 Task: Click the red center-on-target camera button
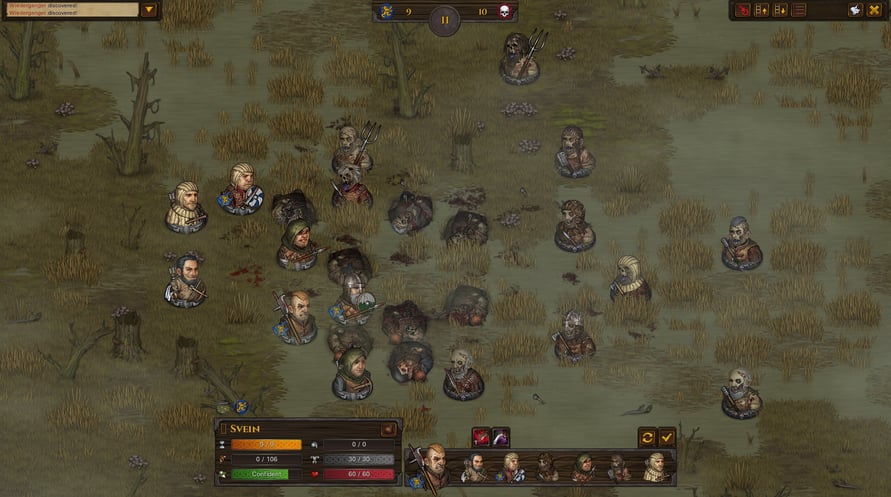click(x=743, y=10)
